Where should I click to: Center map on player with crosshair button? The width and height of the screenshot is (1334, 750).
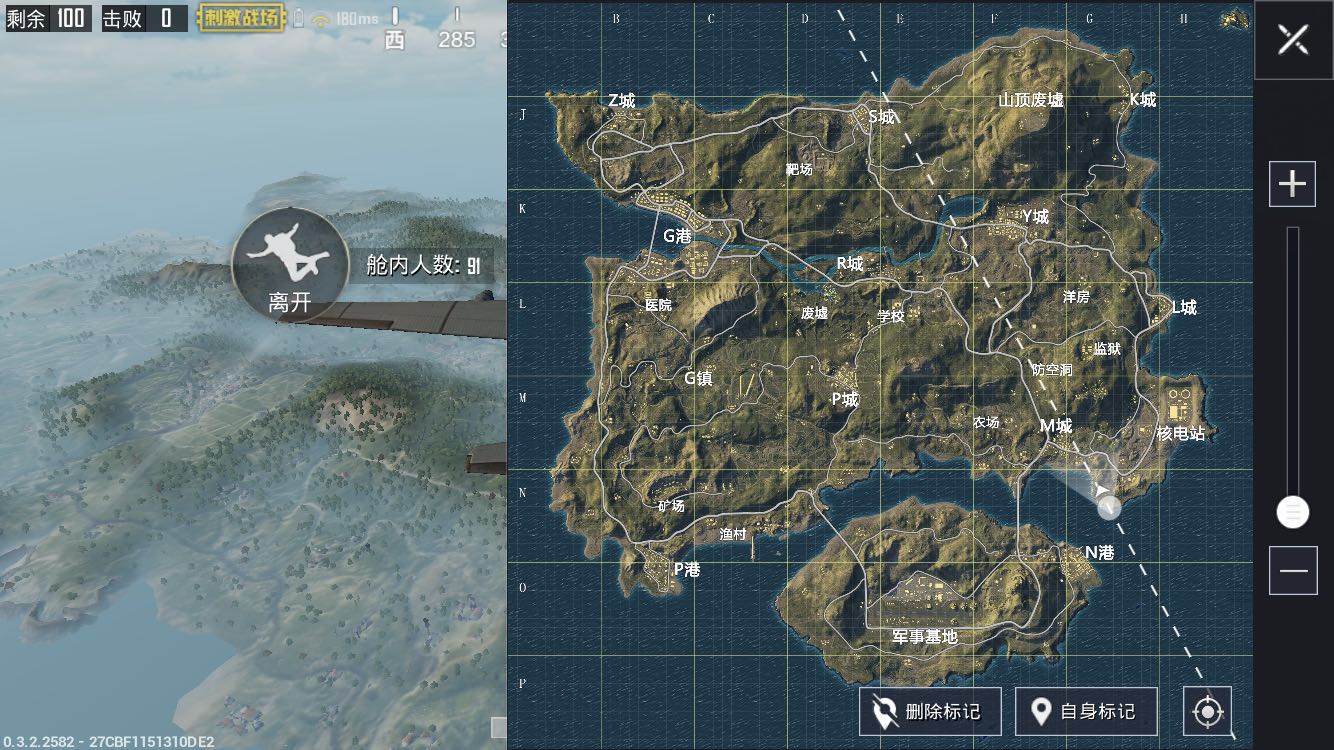(1207, 712)
